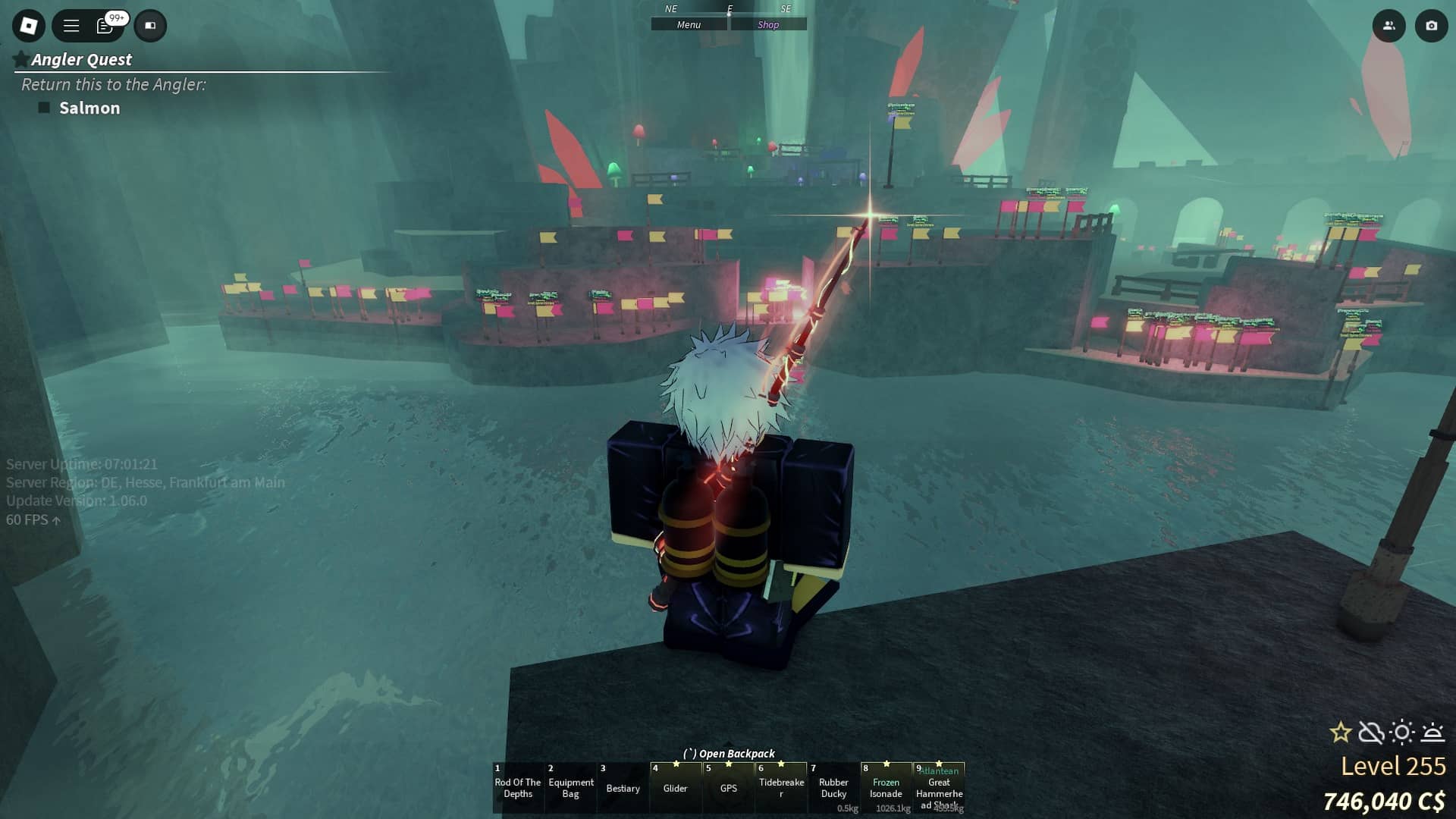Open the Menu button below the compass

click(x=689, y=25)
